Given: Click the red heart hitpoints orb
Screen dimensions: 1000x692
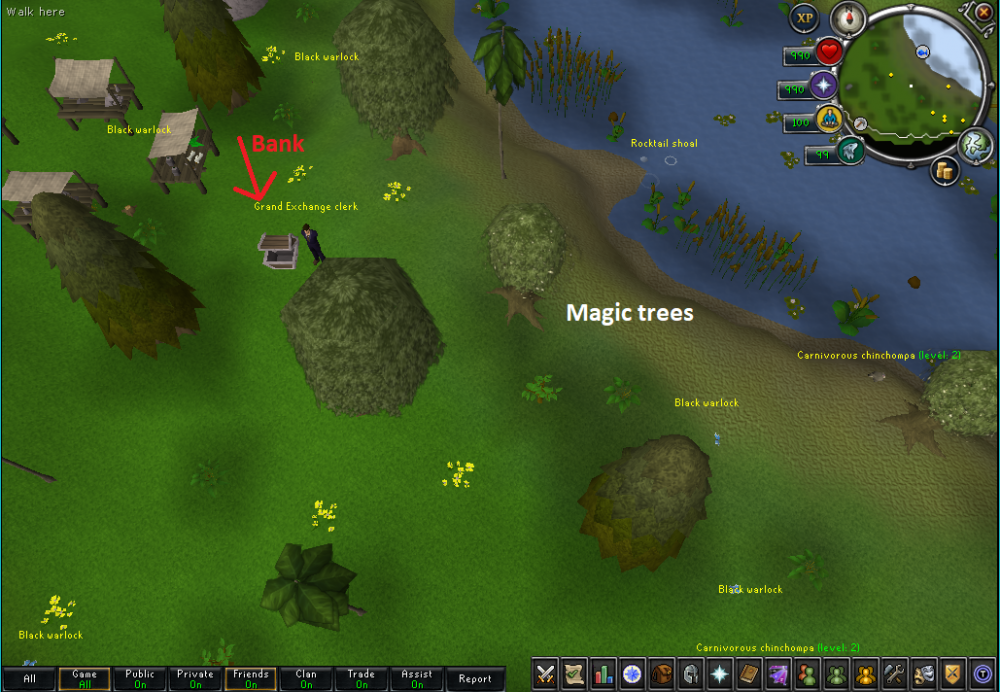Looking at the screenshot, I should coord(829,51).
